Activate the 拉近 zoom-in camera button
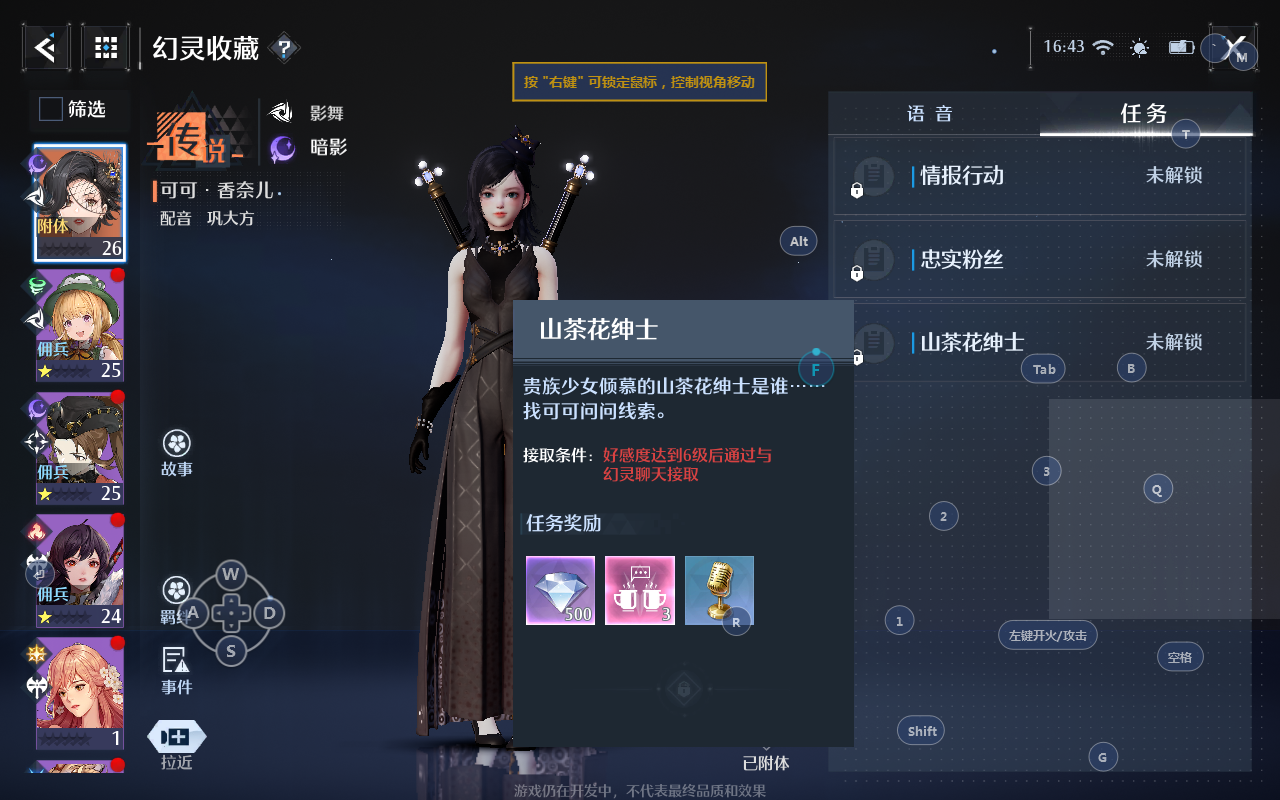The image size is (1280, 800). tap(177, 745)
